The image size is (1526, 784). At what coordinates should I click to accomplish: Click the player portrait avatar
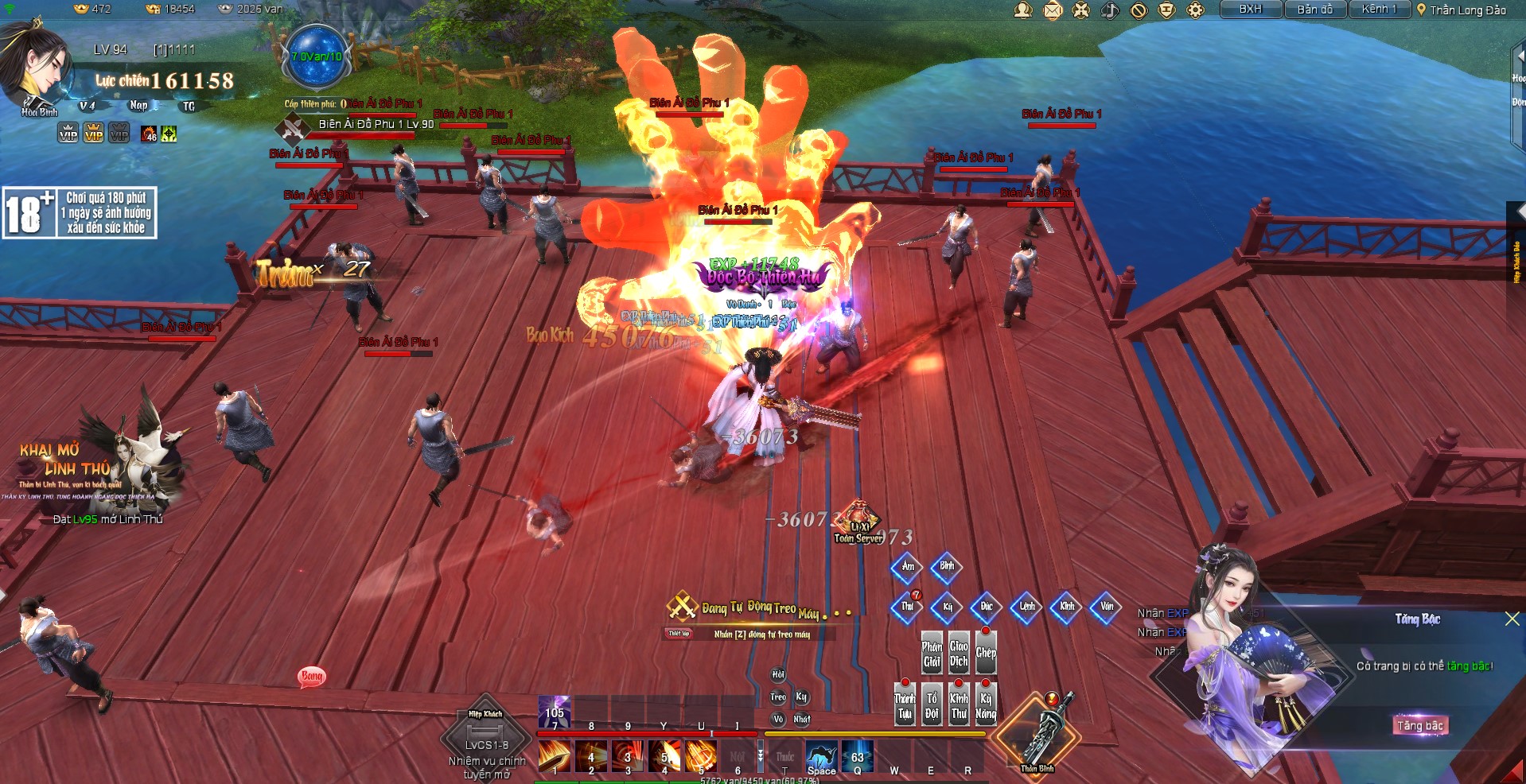point(36,68)
